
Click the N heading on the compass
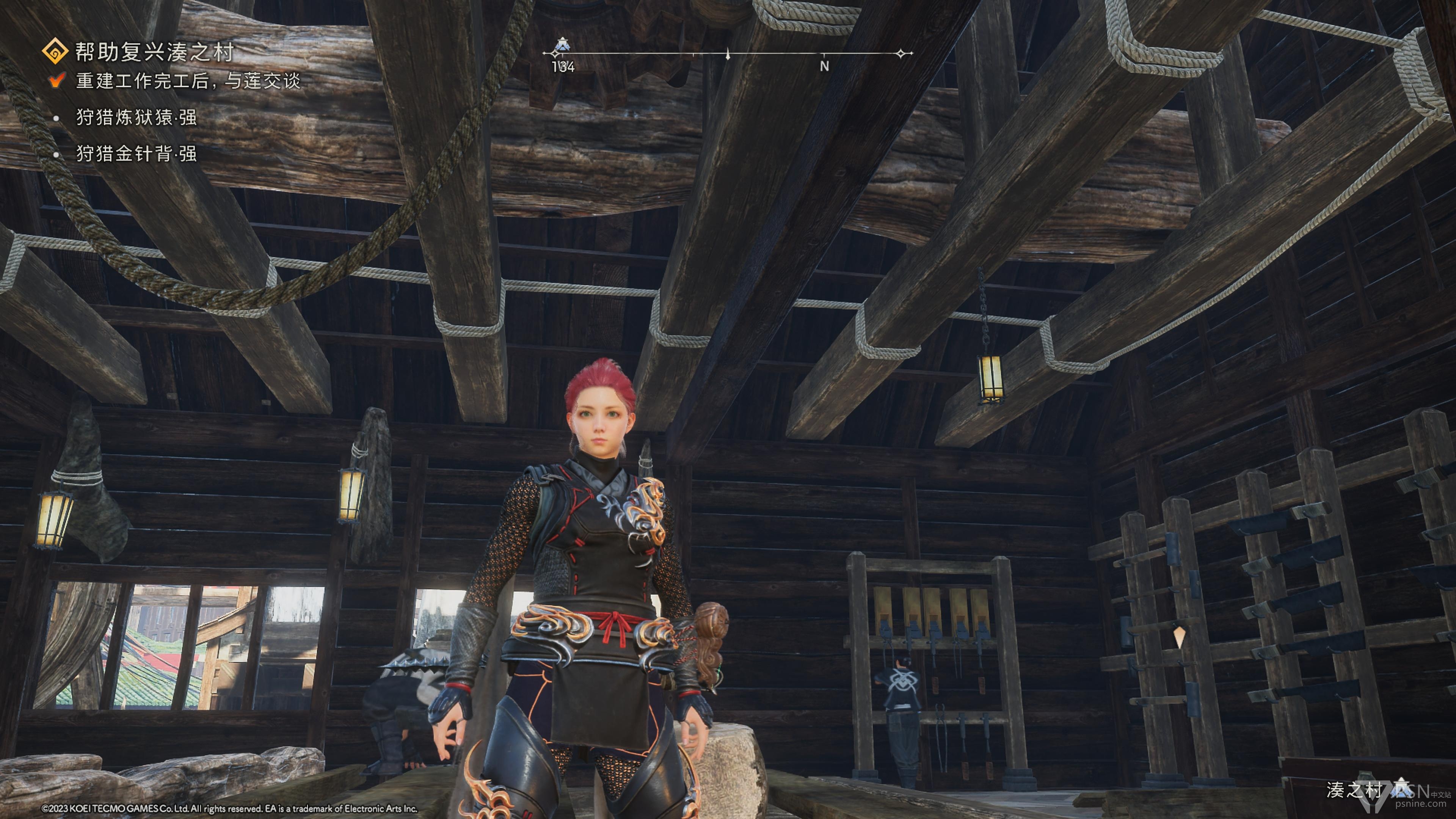(x=824, y=66)
